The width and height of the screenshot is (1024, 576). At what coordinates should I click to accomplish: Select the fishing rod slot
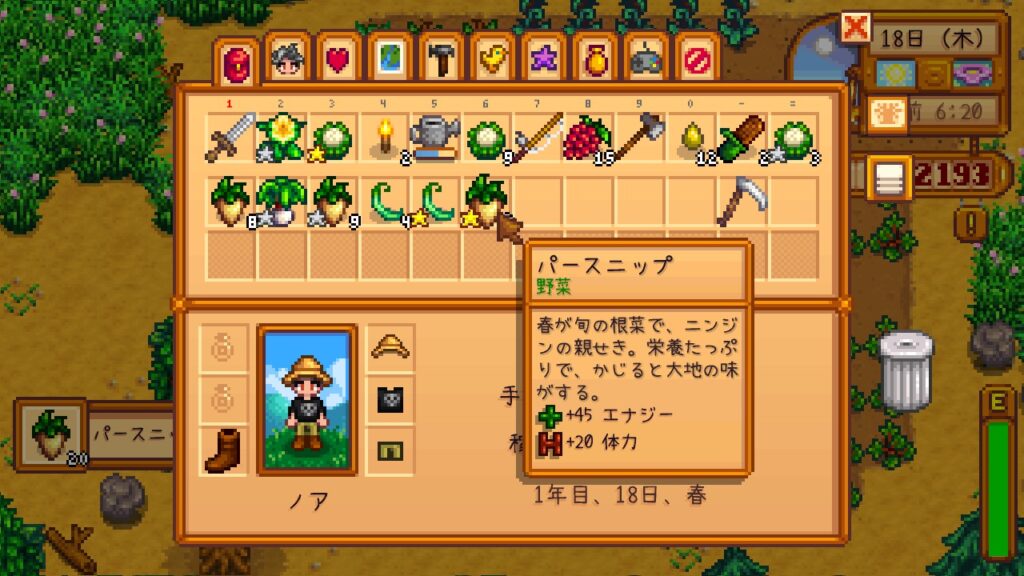[538, 139]
